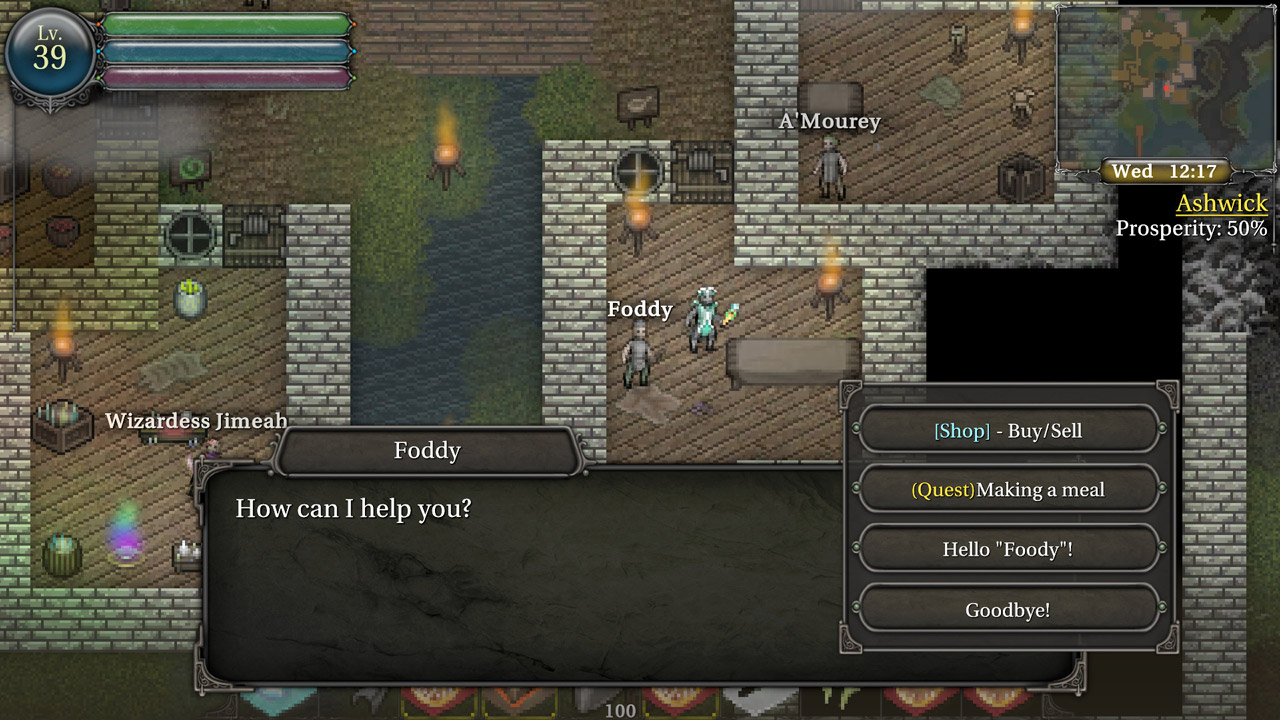Viewport: 1280px width, 720px height.
Task: Say Goodbye to end the conversation
Action: 1008,609
